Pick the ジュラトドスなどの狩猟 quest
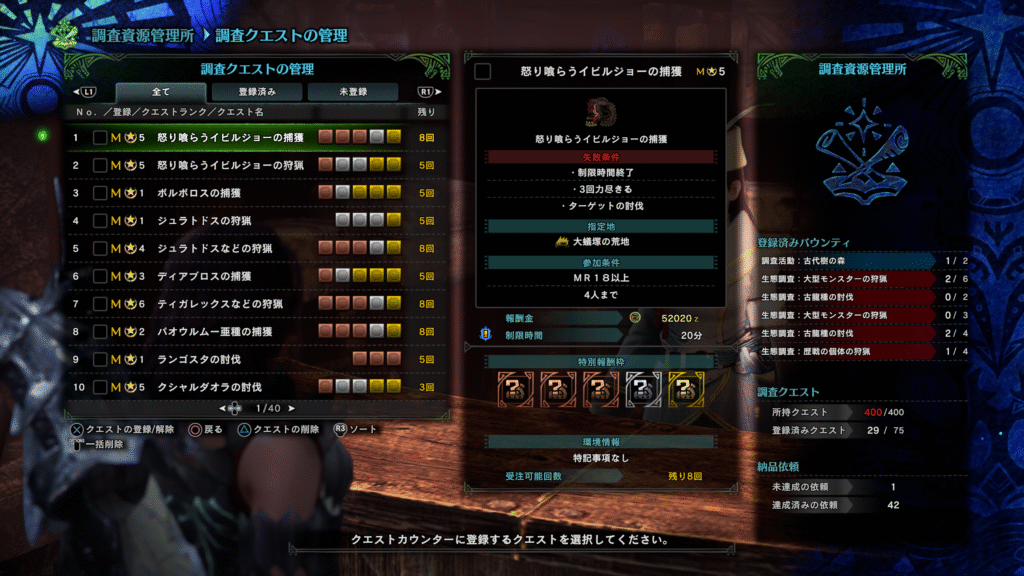The height and width of the screenshot is (576, 1024). tap(215, 248)
